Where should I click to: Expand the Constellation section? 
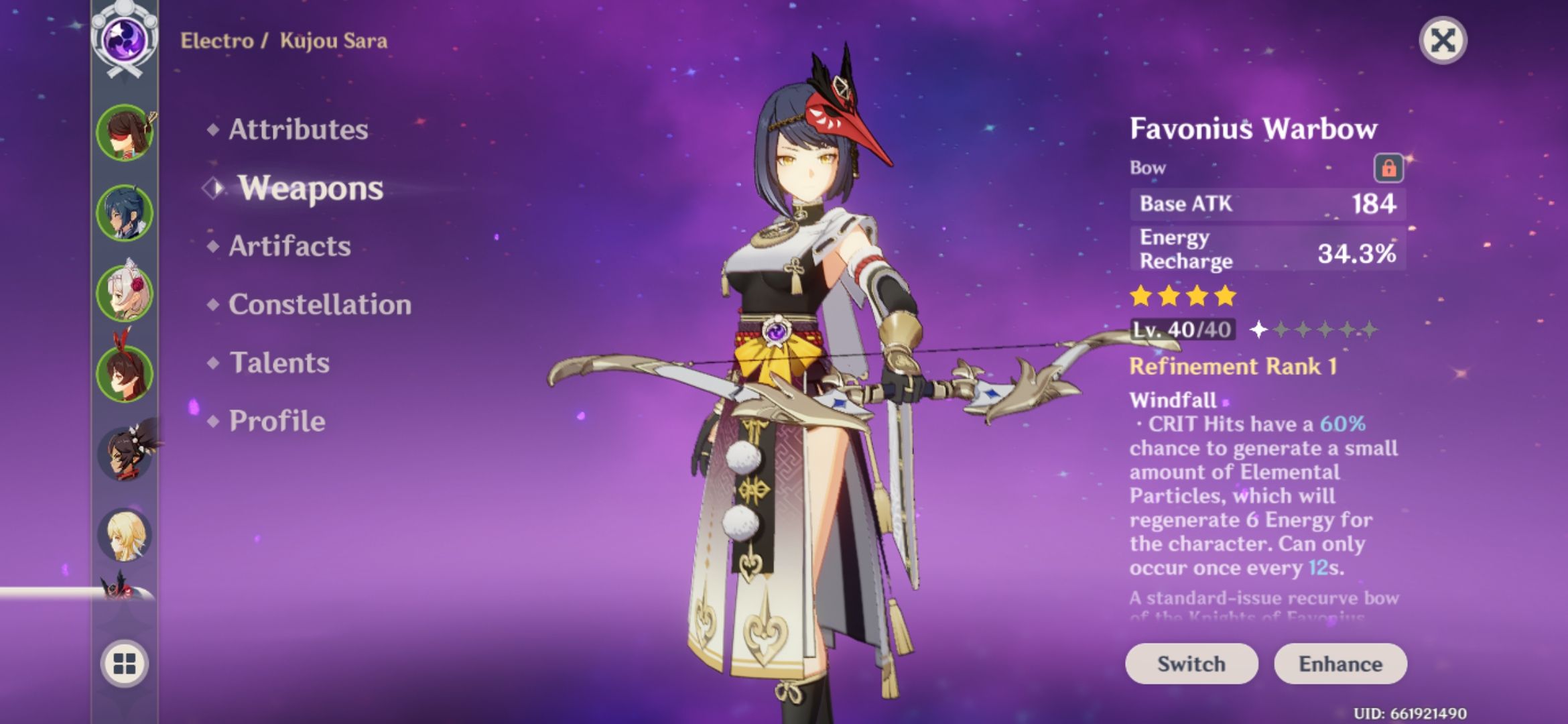[x=320, y=304]
